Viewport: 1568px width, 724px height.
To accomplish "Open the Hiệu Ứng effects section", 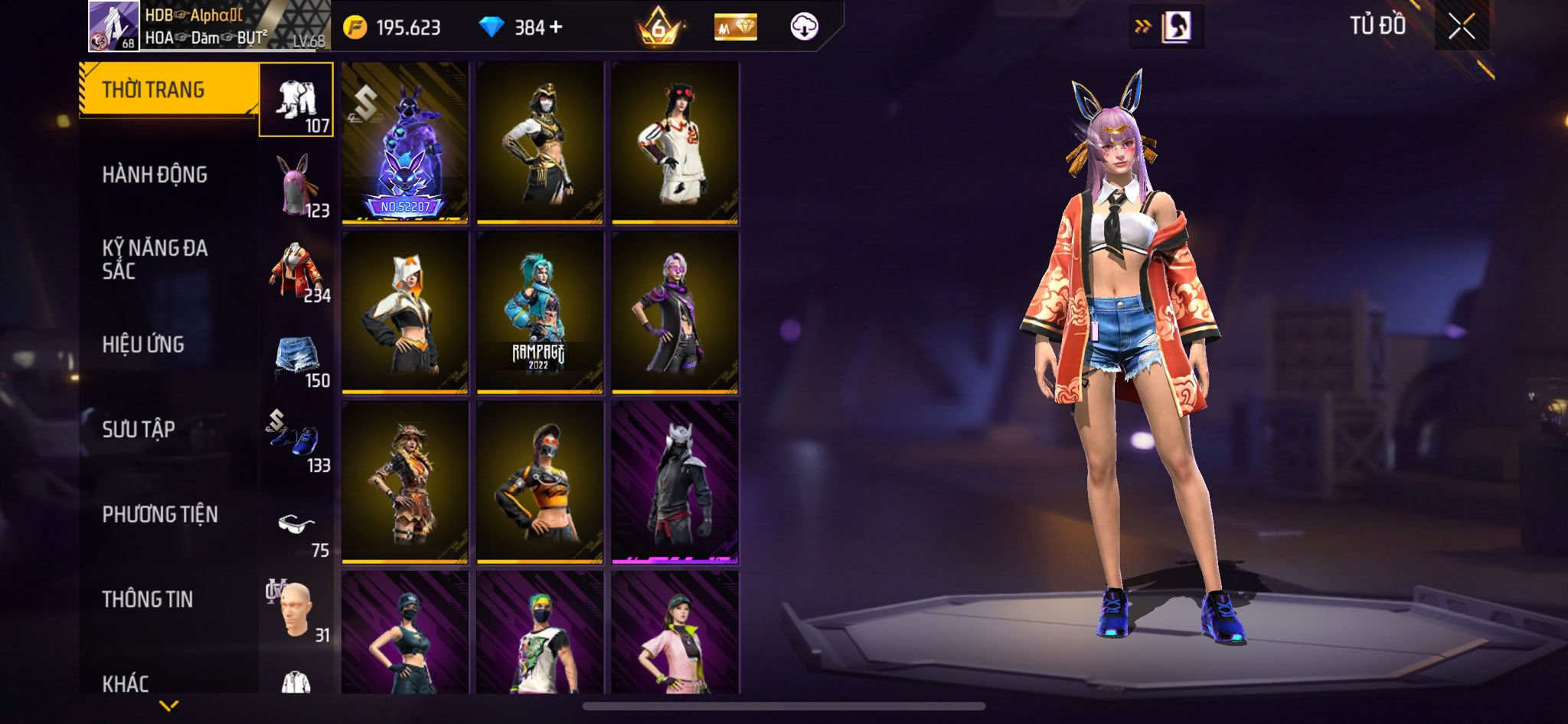I will coord(143,345).
